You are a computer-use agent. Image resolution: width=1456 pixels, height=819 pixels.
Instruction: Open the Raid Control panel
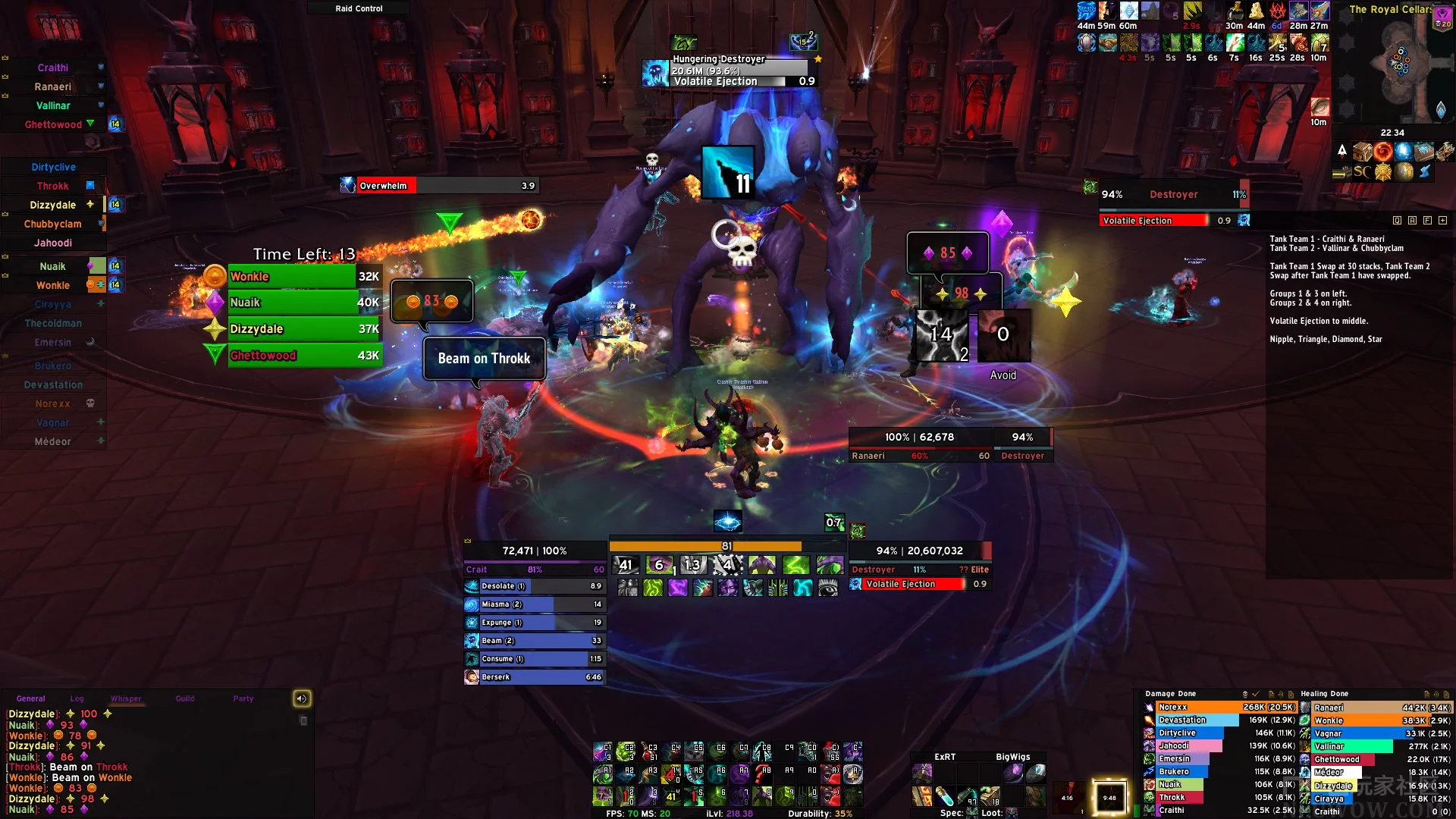coord(359,8)
